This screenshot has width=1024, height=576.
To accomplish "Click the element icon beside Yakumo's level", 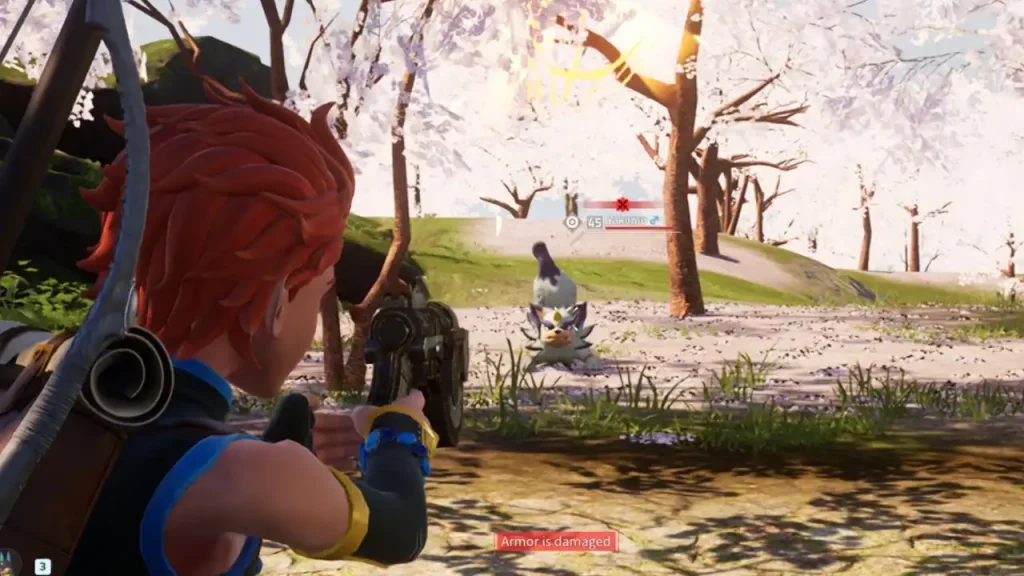I will 572,222.
